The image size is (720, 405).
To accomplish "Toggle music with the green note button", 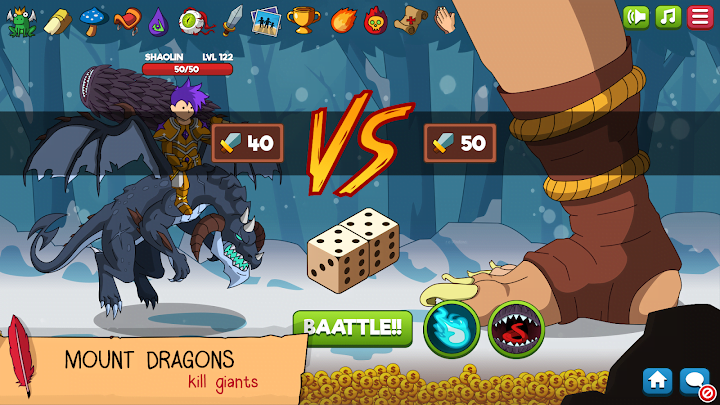I will (x=668, y=17).
